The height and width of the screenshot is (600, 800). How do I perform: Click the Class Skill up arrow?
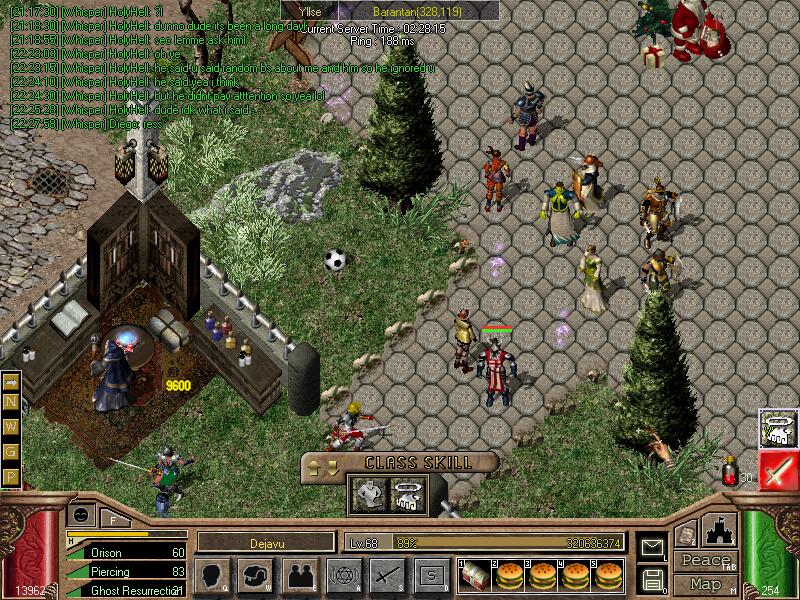coord(314,463)
